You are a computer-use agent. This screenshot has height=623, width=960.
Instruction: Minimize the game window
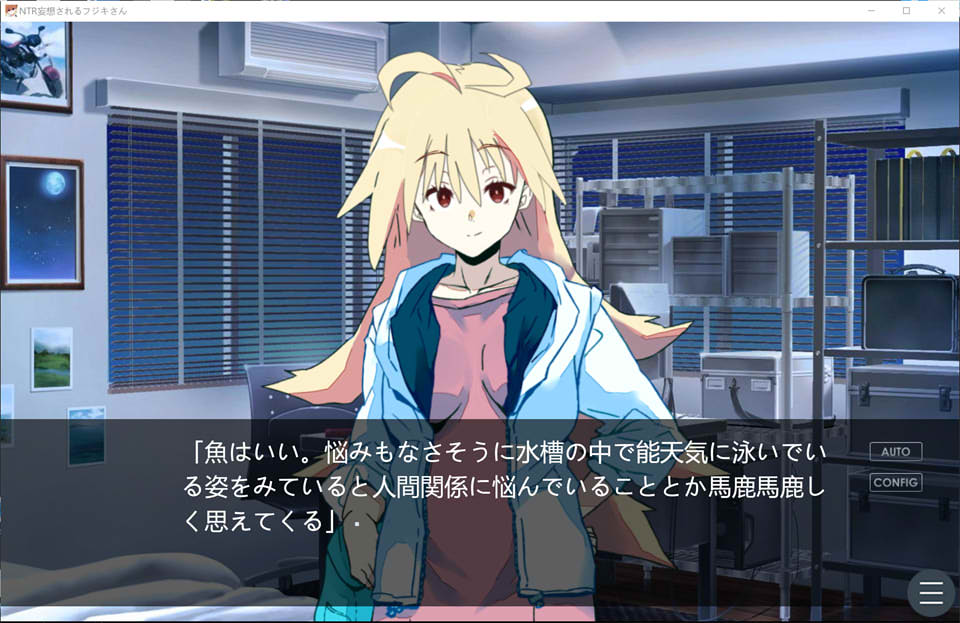(x=873, y=10)
